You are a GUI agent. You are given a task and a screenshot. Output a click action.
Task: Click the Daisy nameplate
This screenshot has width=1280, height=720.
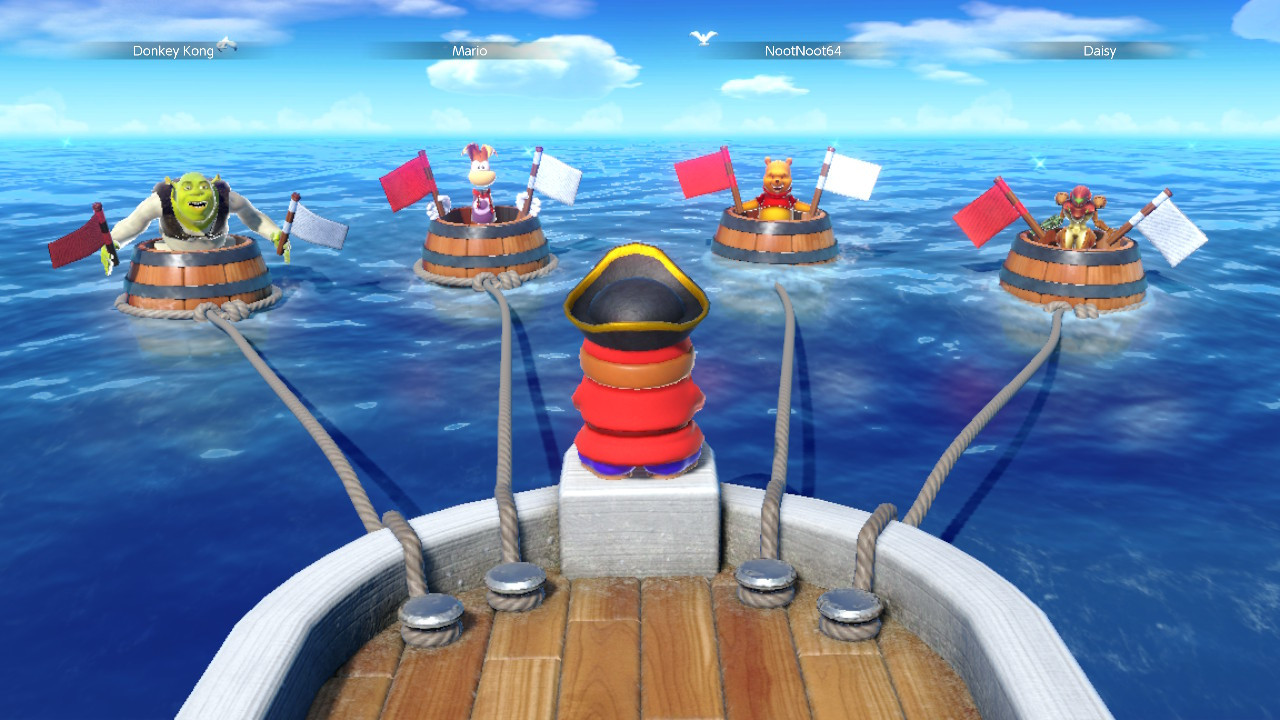click(1100, 51)
